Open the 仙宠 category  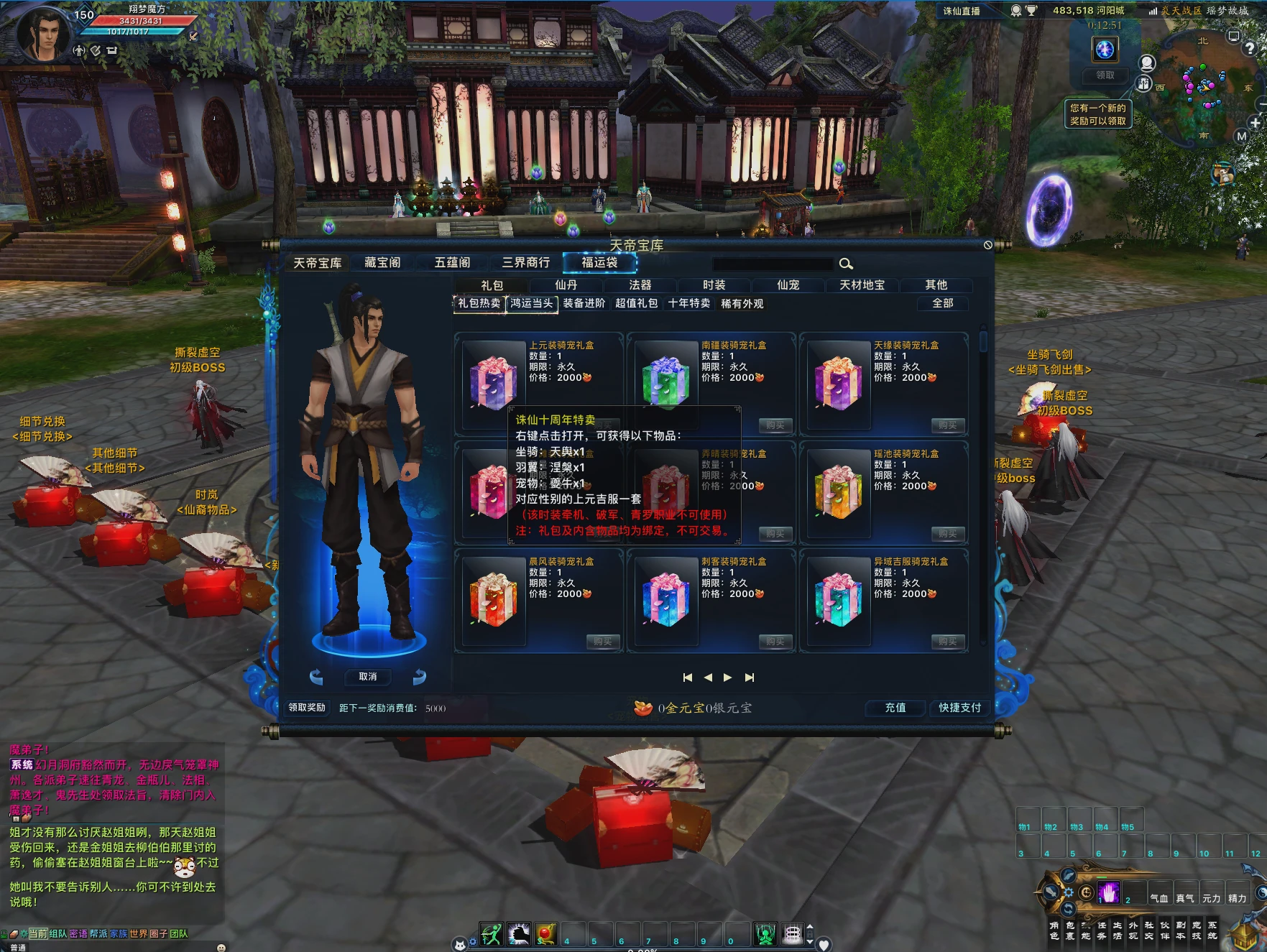click(x=788, y=285)
